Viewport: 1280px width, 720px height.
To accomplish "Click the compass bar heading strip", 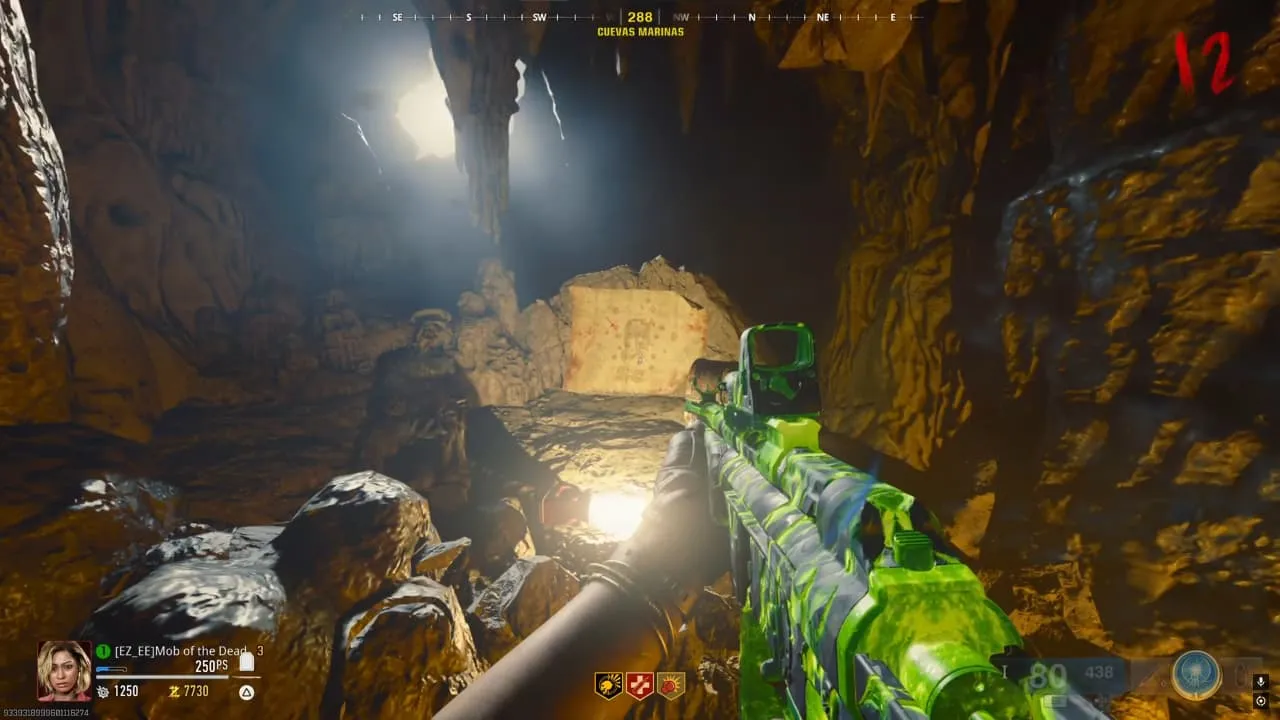I will [x=640, y=17].
